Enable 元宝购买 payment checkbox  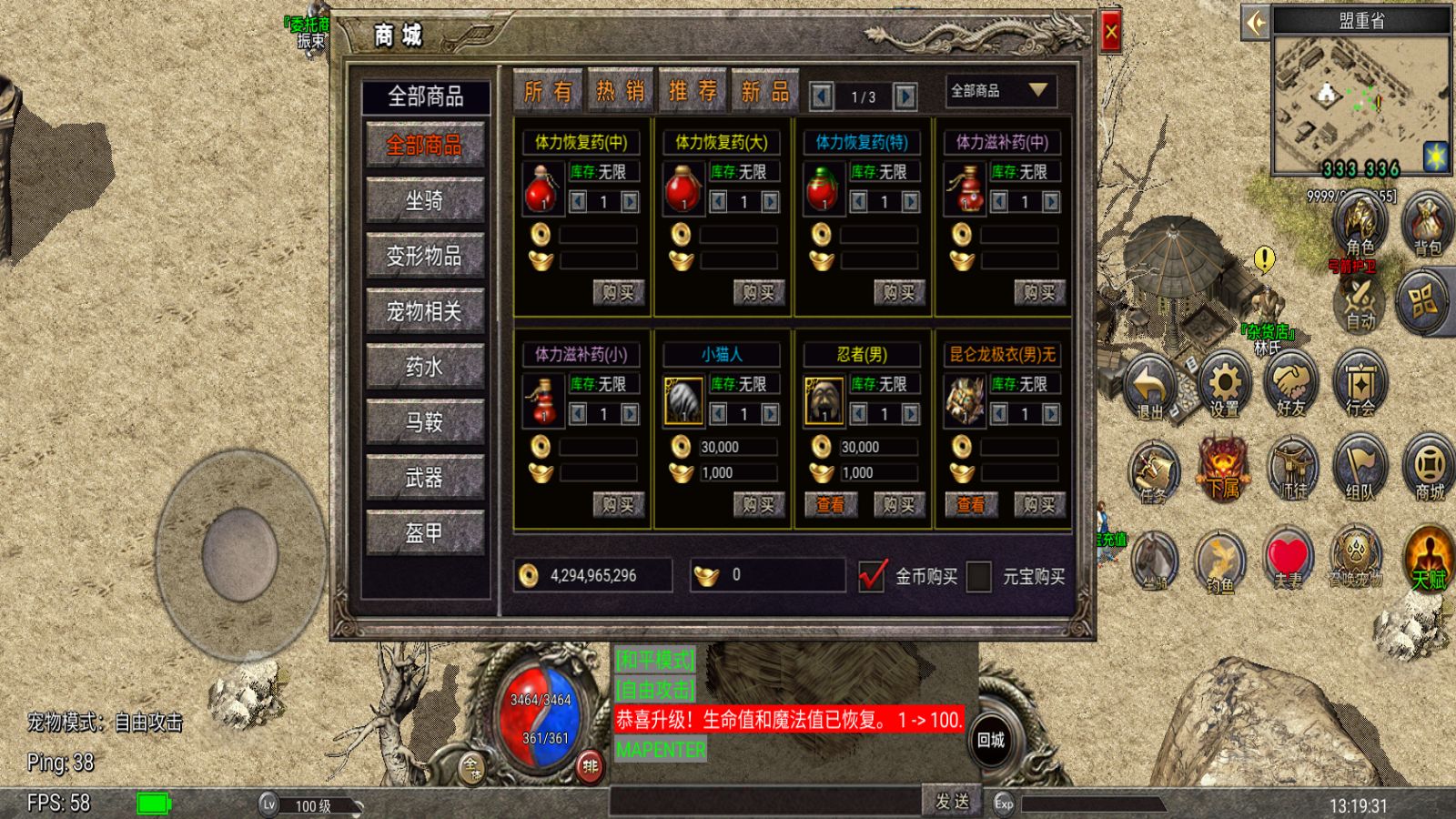coord(978,576)
